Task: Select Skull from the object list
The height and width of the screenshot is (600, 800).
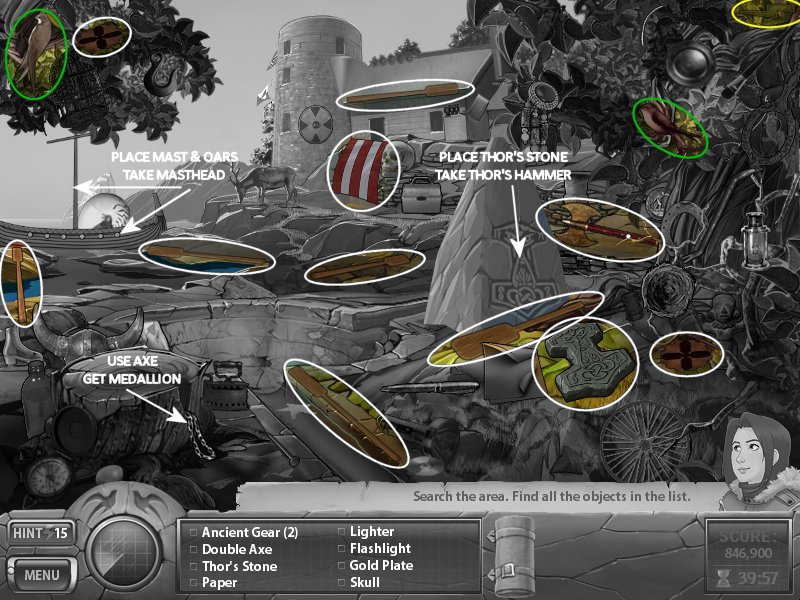Action: 367,583
